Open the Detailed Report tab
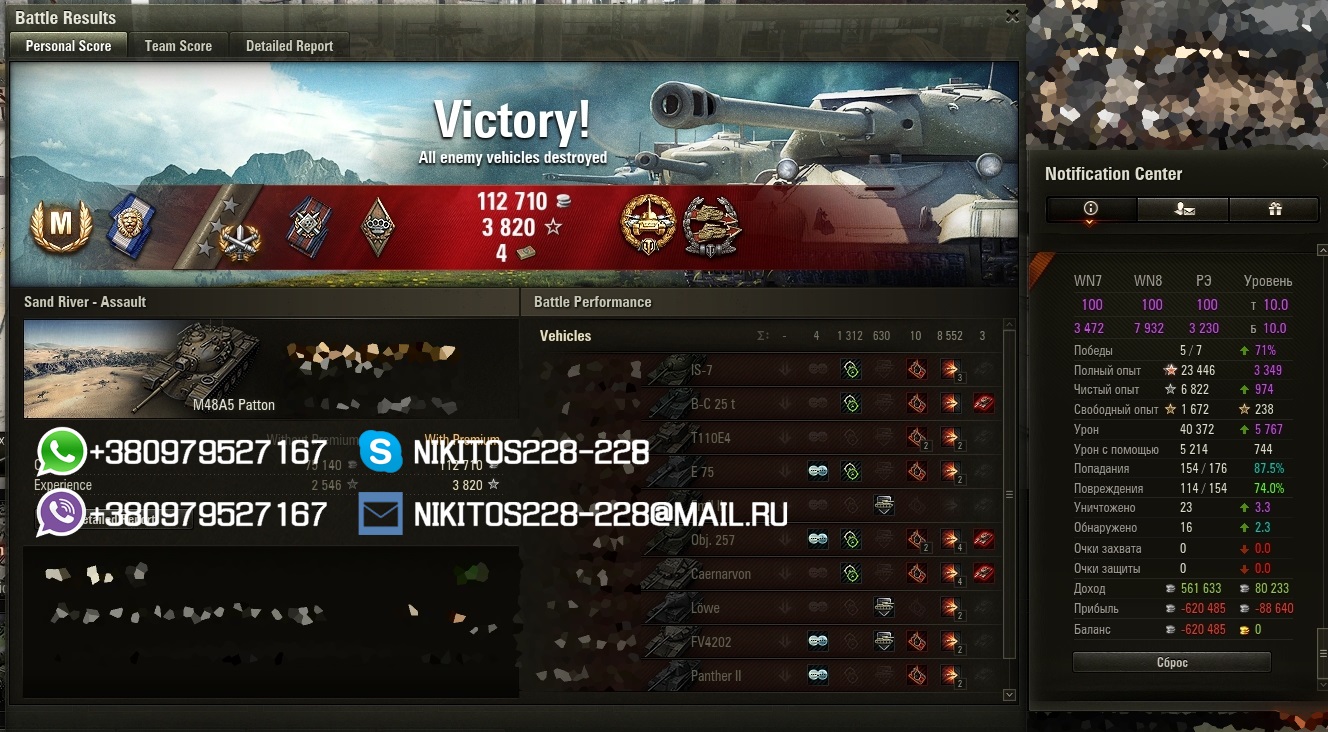 [x=289, y=46]
